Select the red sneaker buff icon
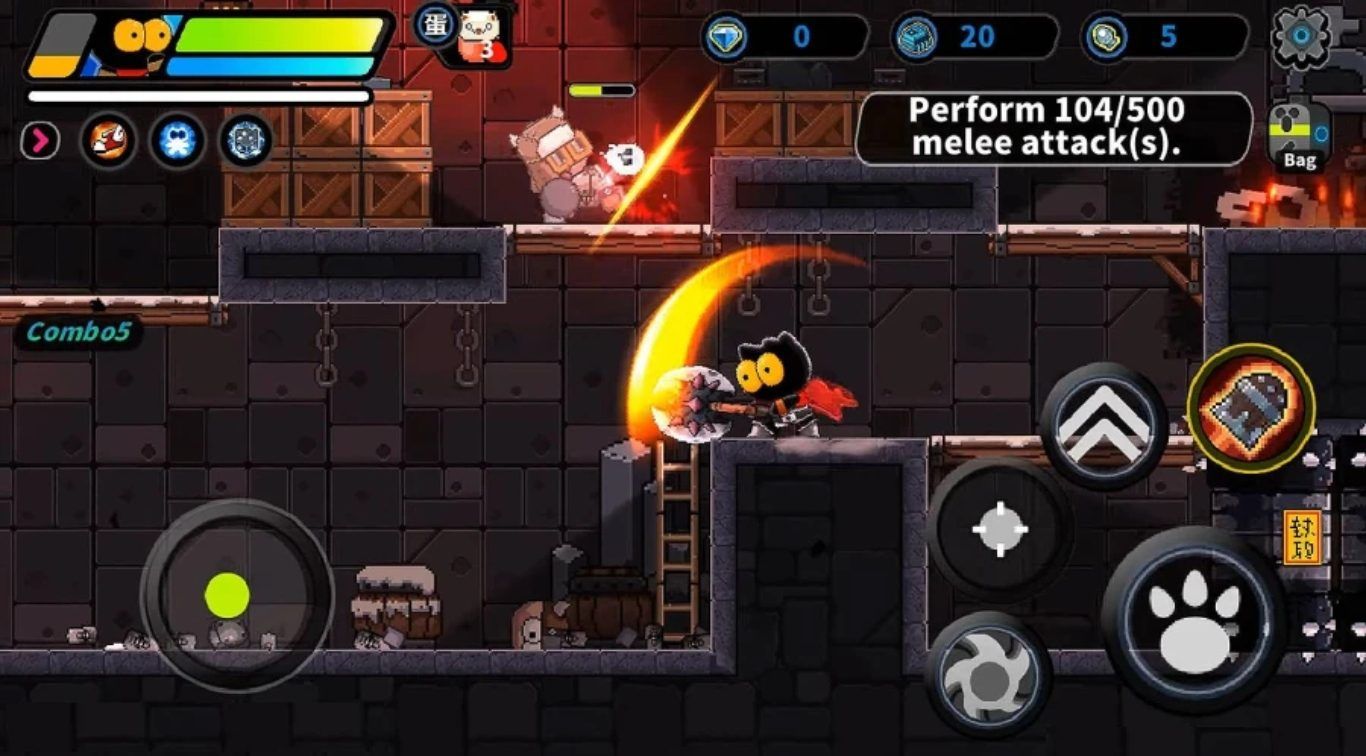Image resolution: width=1366 pixels, height=756 pixels. (x=108, y=141)
